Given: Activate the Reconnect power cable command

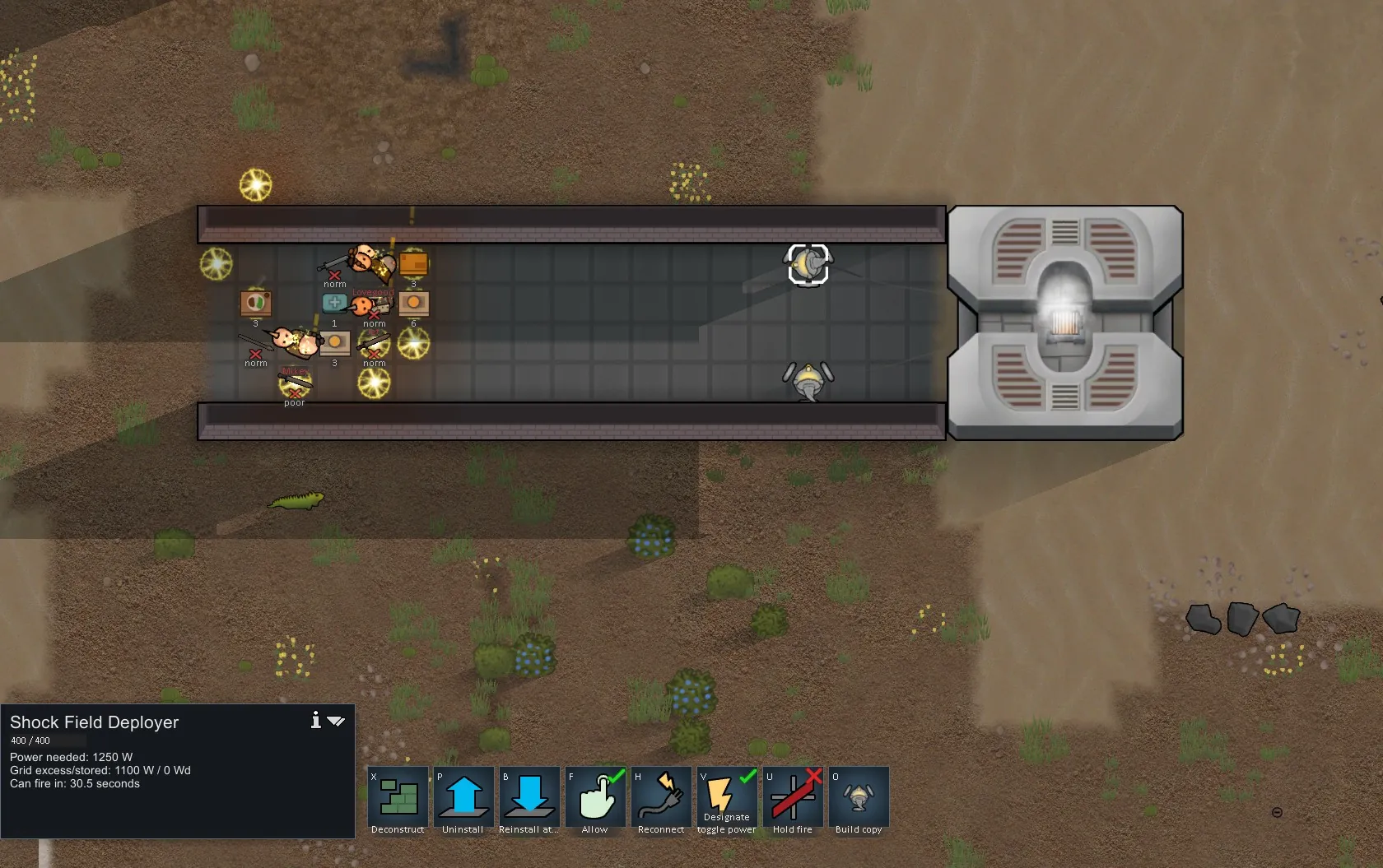Looking at the screenshot, I should click(661, 796).
